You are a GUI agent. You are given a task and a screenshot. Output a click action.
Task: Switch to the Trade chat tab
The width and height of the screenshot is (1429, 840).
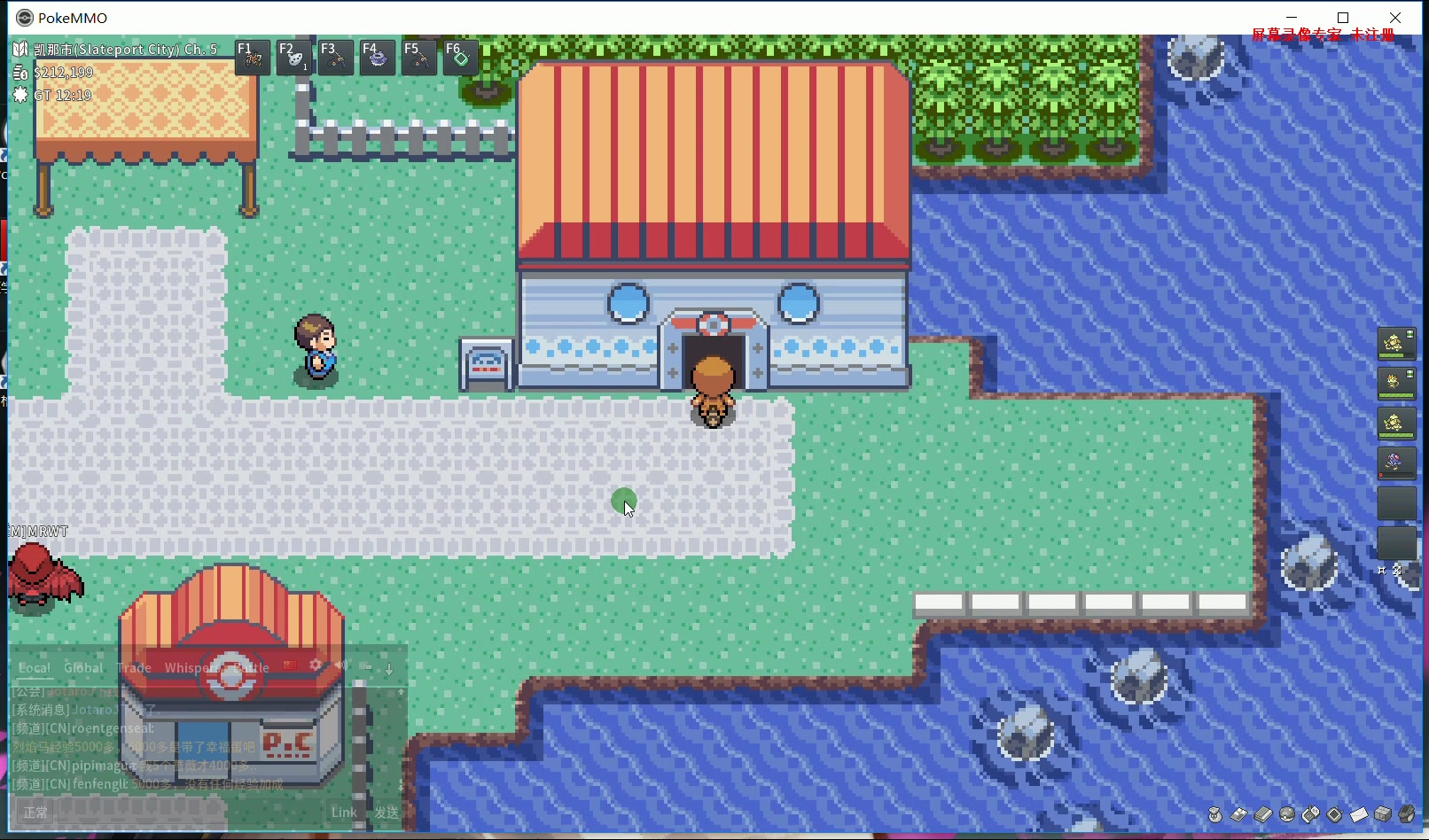pos(134,667)
